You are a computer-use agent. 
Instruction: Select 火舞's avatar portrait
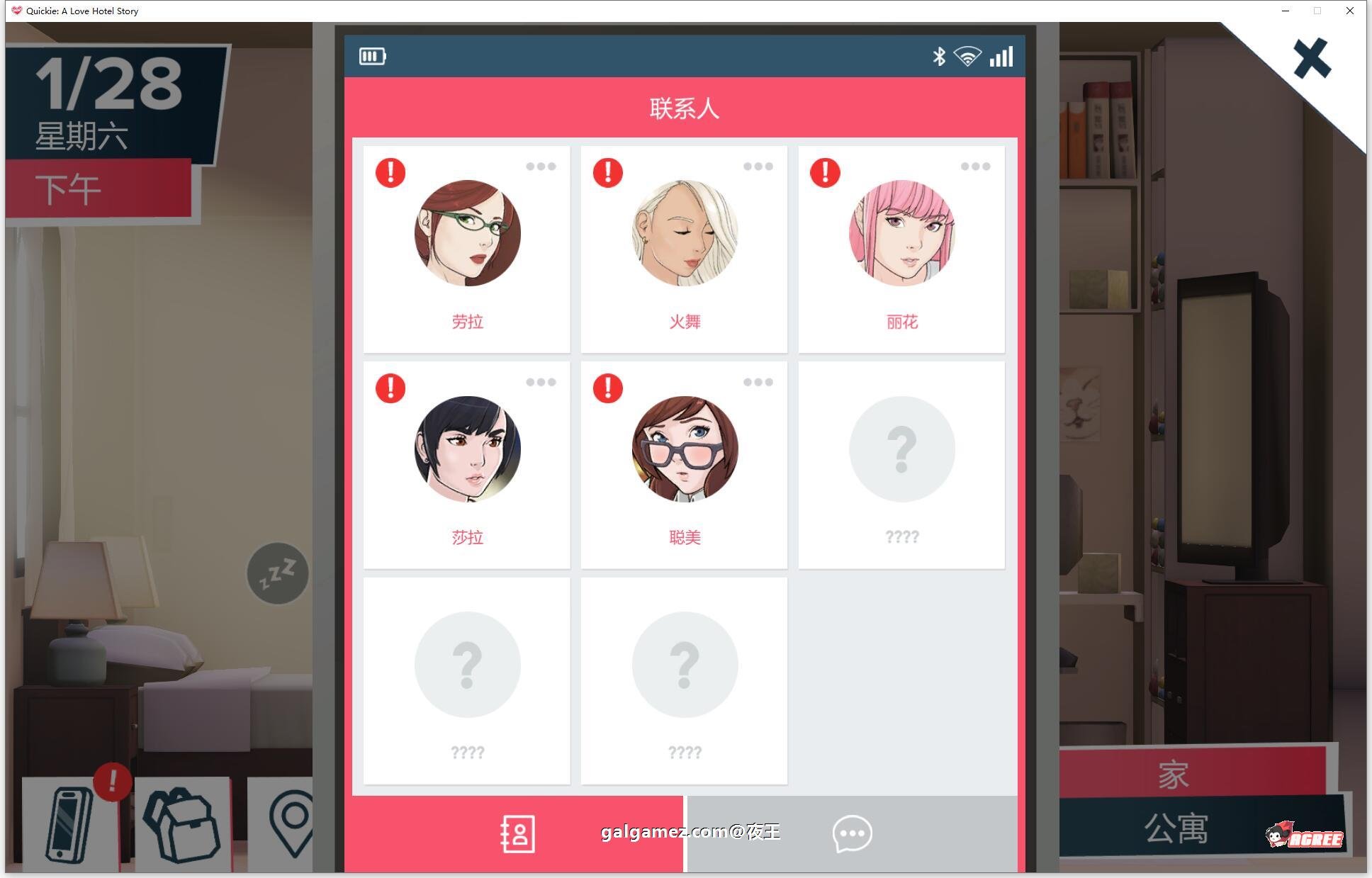[683, 234]
